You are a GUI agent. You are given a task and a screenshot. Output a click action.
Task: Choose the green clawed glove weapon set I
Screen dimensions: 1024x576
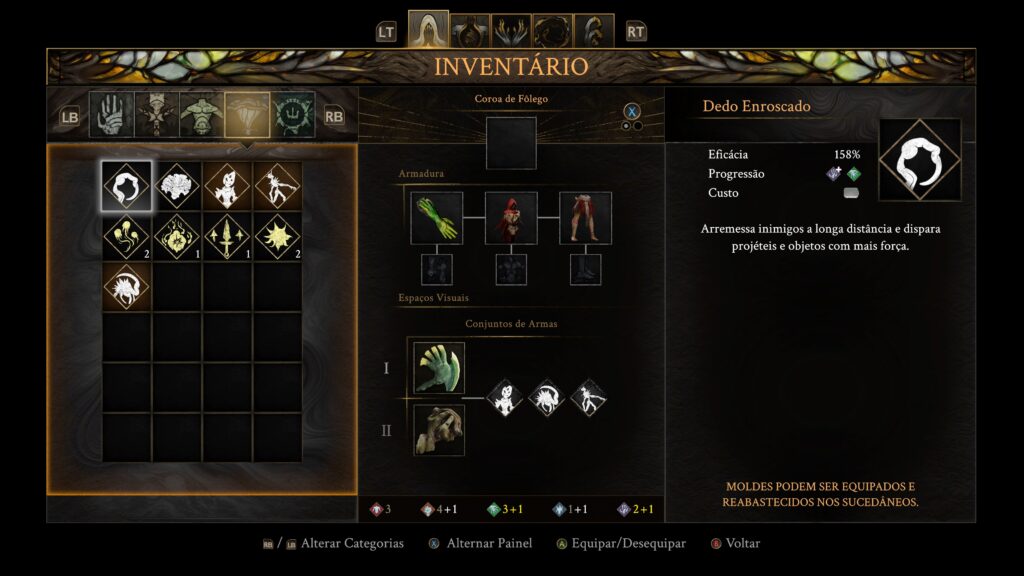coord(439,367)
